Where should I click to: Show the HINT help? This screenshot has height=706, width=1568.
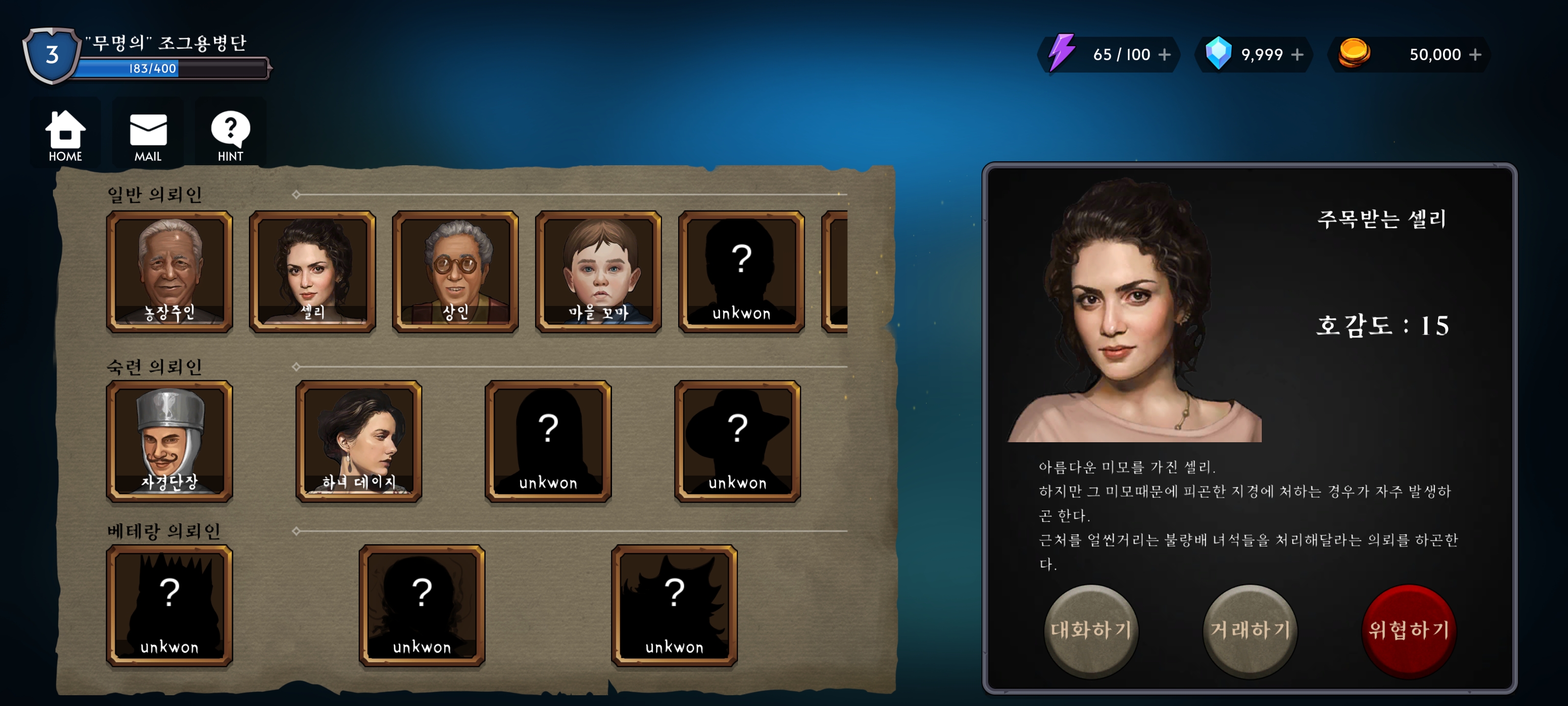click(x=230, y=135)
